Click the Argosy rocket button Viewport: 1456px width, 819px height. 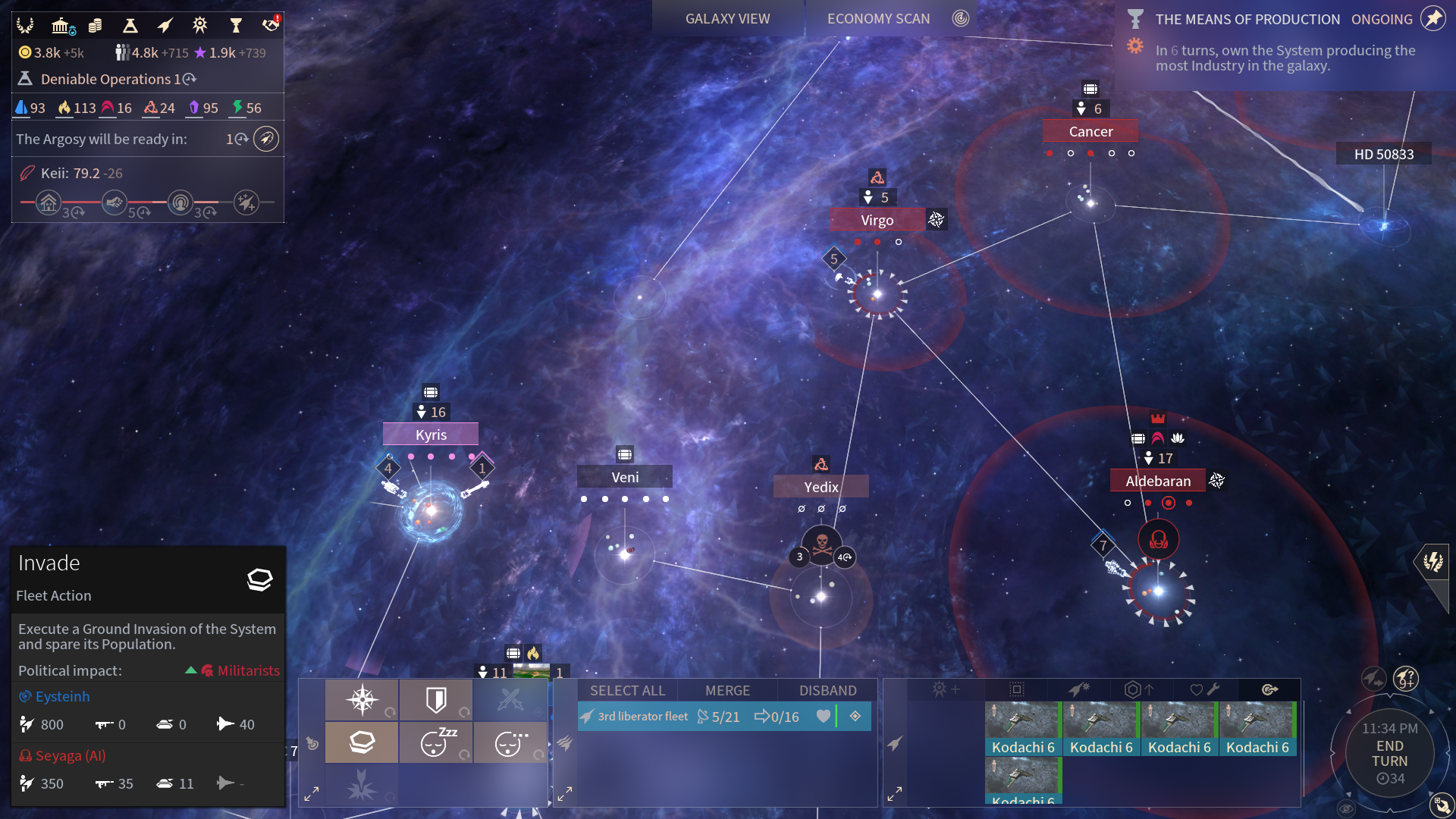(x=266, y=139)
